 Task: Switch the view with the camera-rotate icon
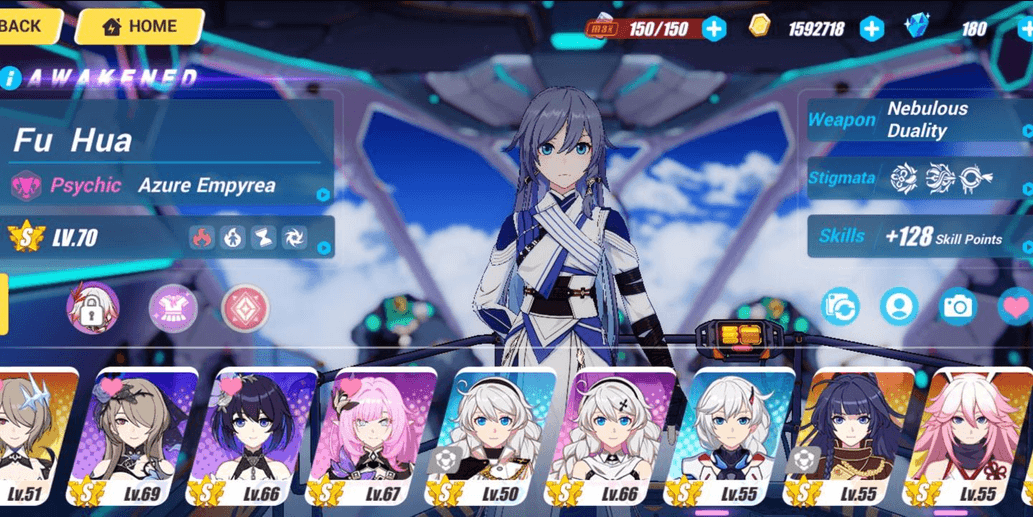[x=841, y=307]
